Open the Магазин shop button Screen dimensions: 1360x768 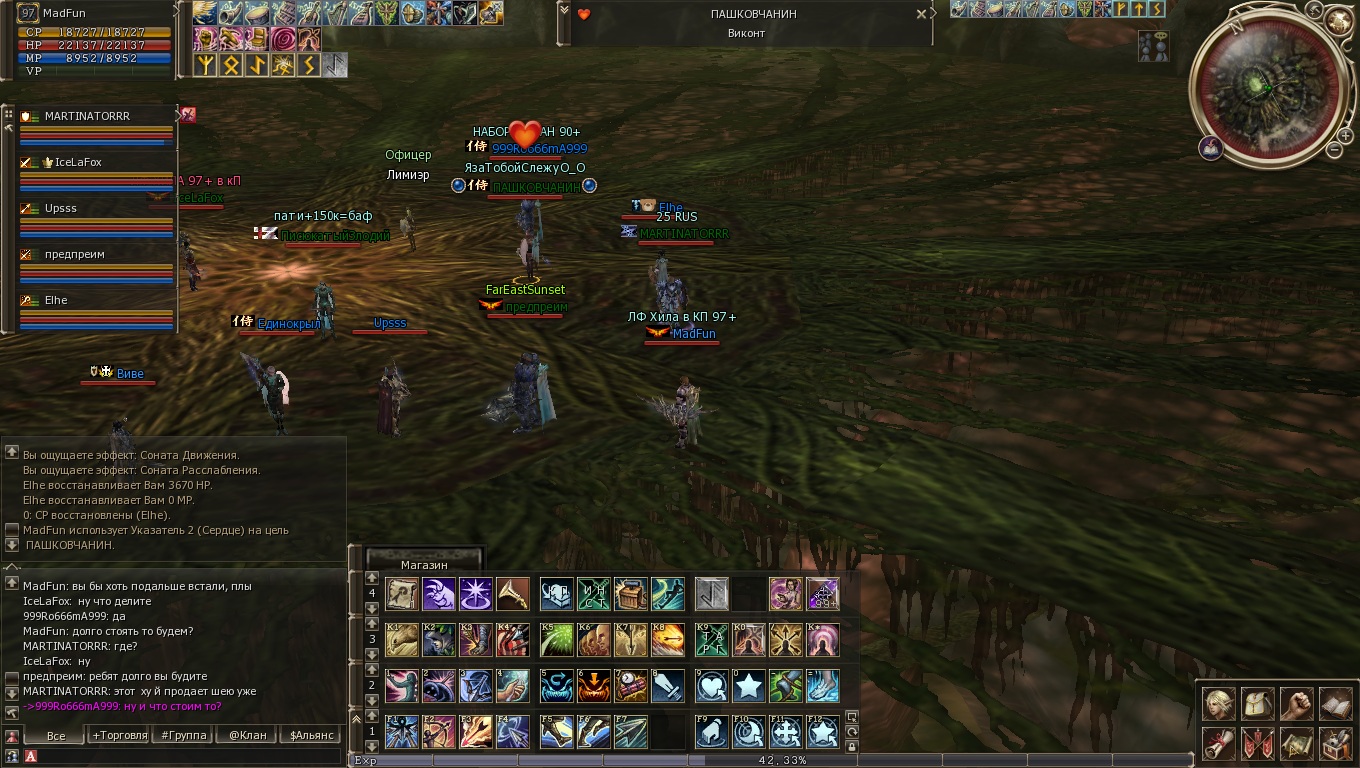[424, 565]
